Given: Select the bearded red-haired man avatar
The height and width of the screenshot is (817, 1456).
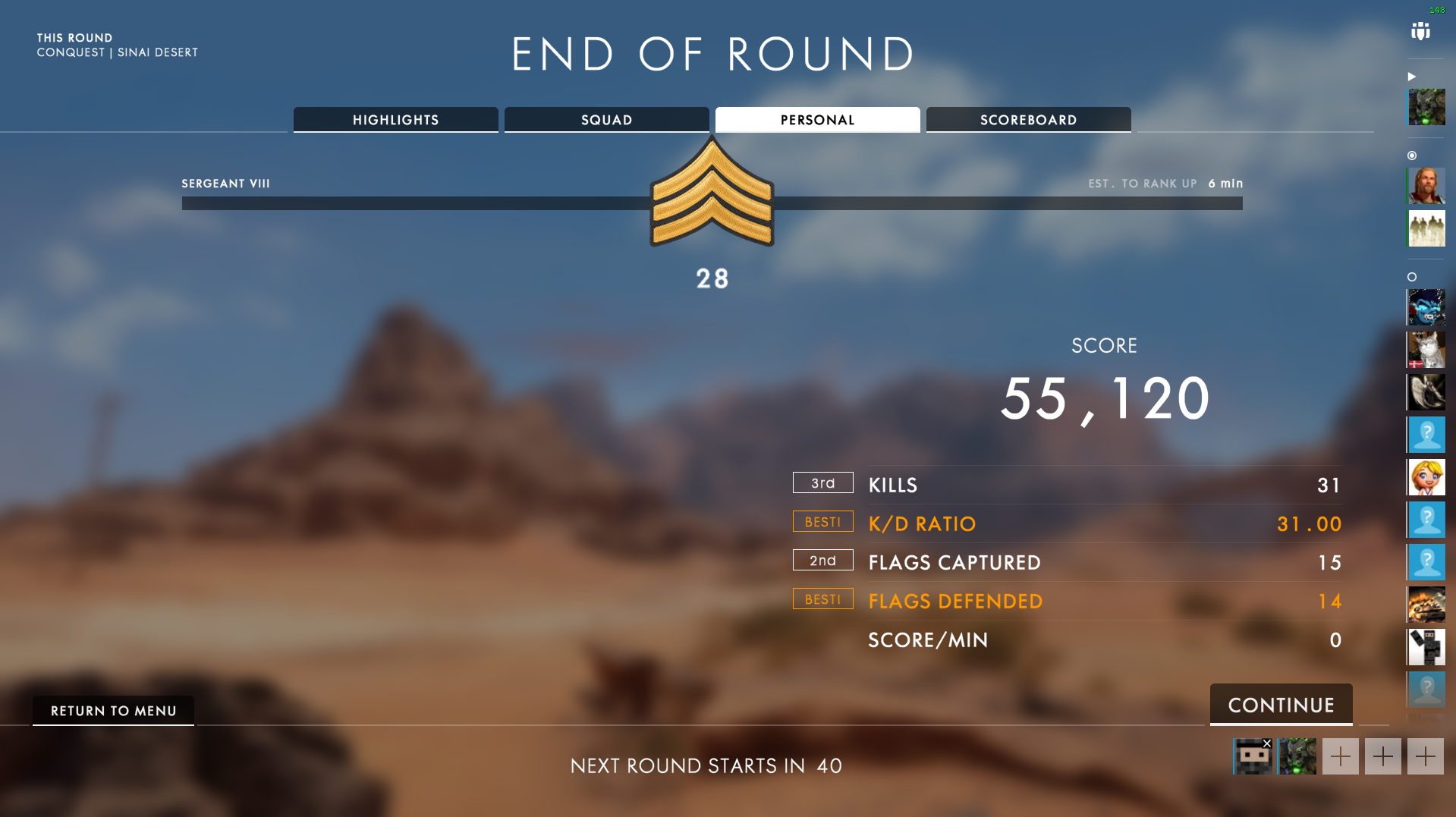Looking at the screenshot, I should pyautogui.click(x=1426, y=186).
